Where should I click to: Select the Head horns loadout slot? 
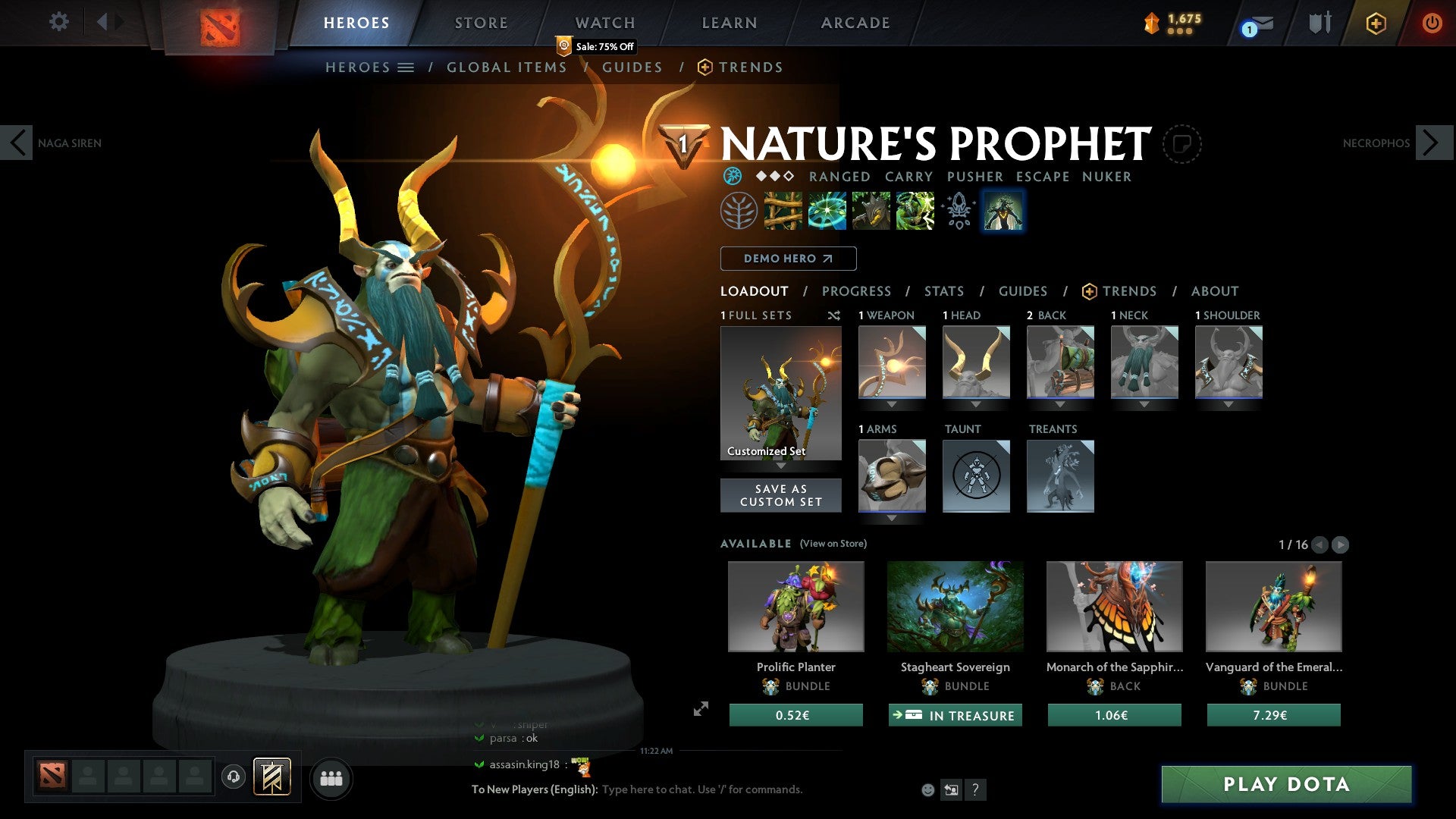[976, 362]
